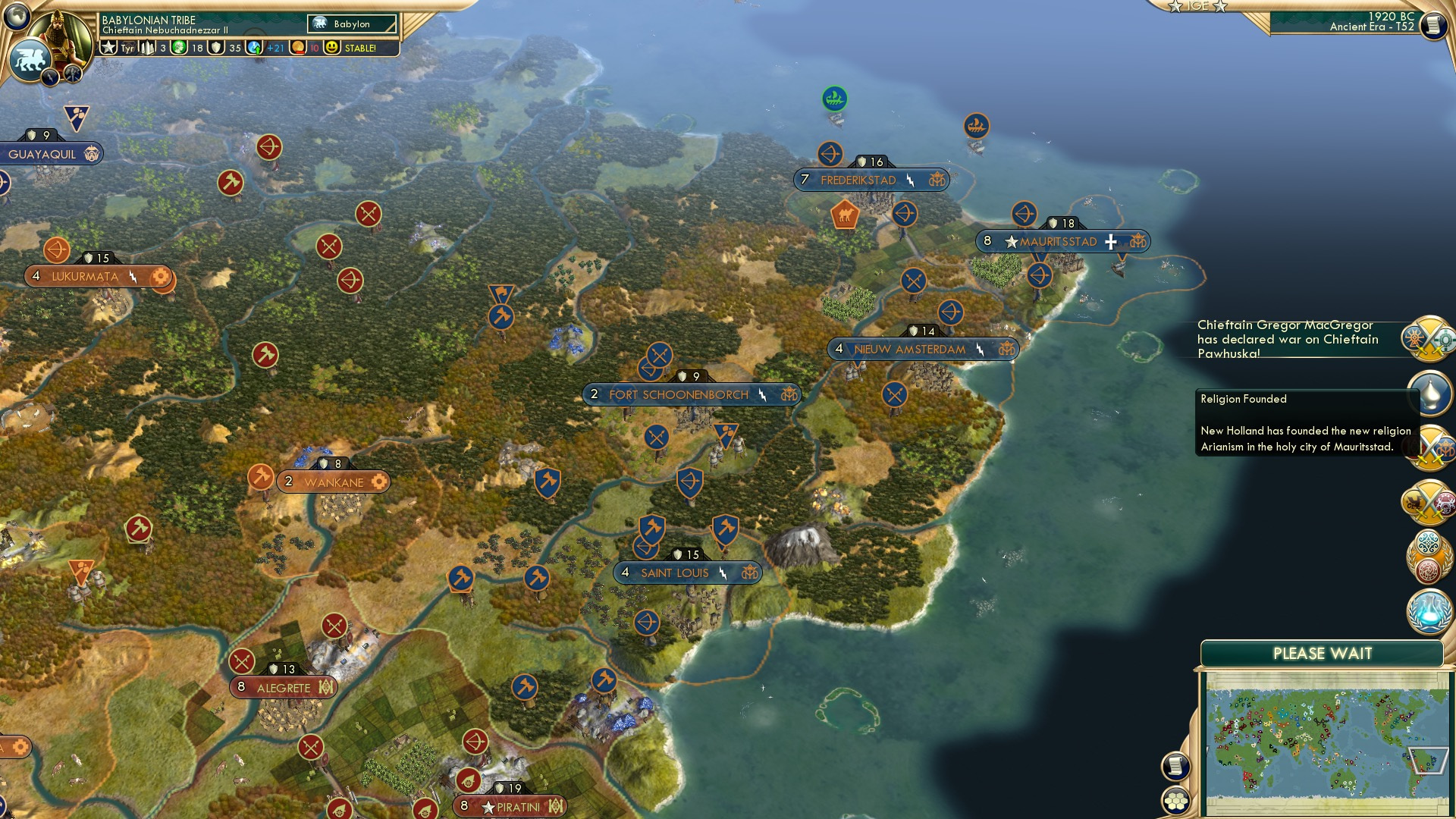Open the Religion Founded droplet notification
Screen dimensions: 1456x819
[x=1432, y=392]
